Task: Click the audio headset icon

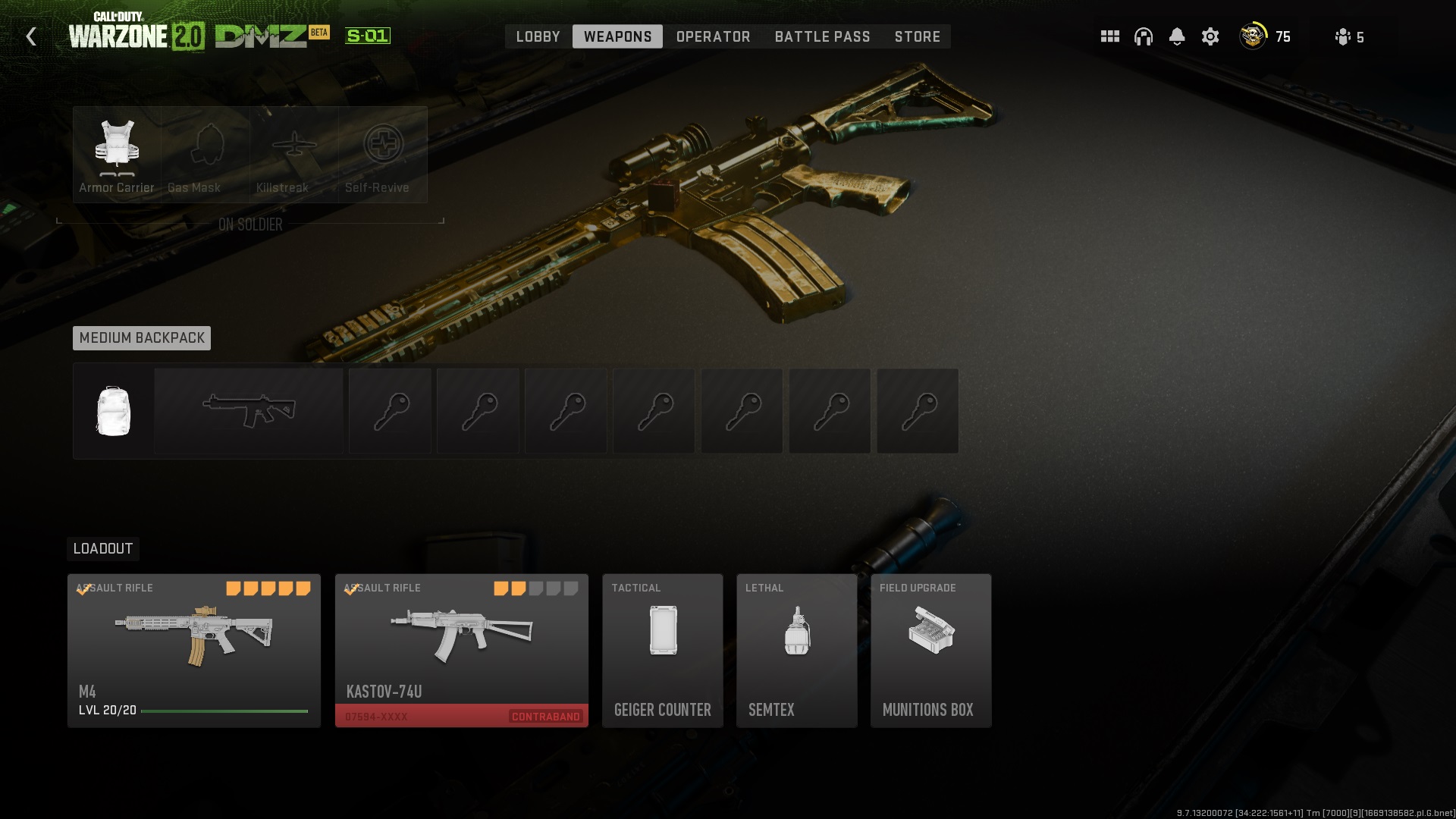Action: (x=1144, y=36)
